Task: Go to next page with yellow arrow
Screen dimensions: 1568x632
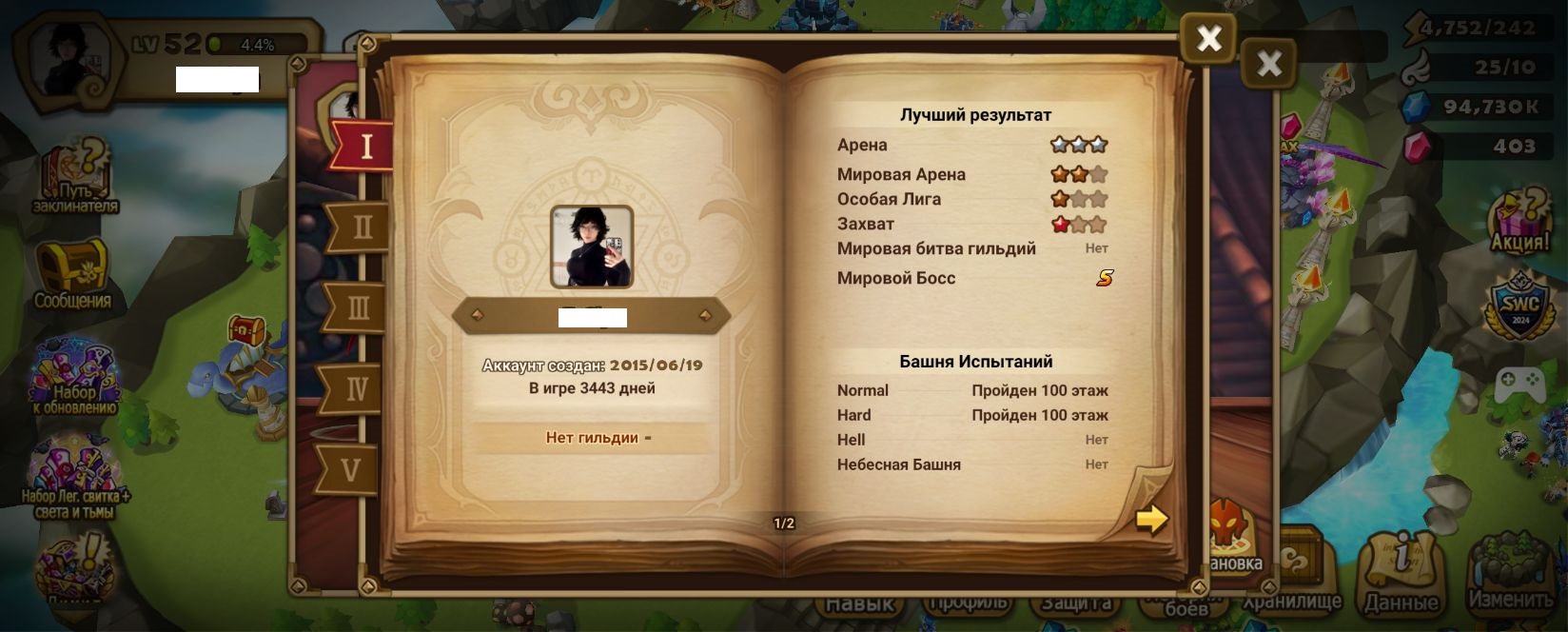Action: pos(1151,519)
